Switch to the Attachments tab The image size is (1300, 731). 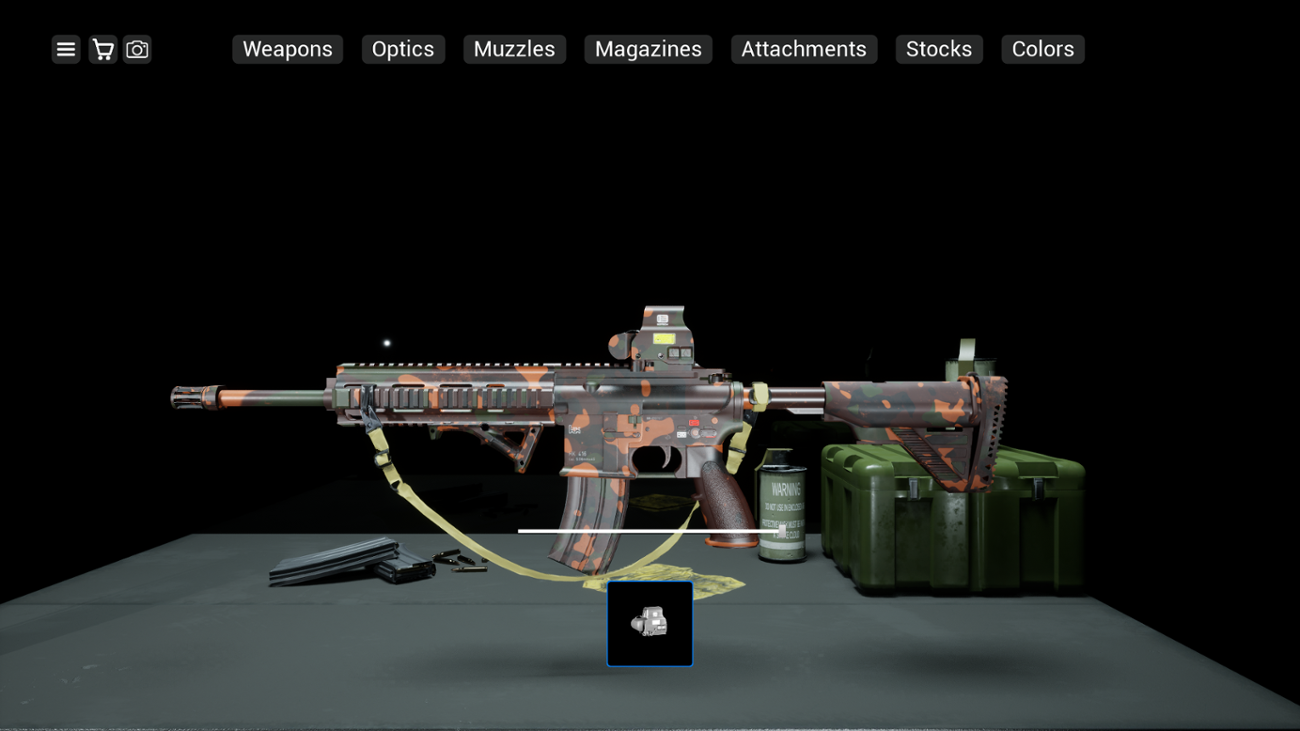[x=803, y=49]
